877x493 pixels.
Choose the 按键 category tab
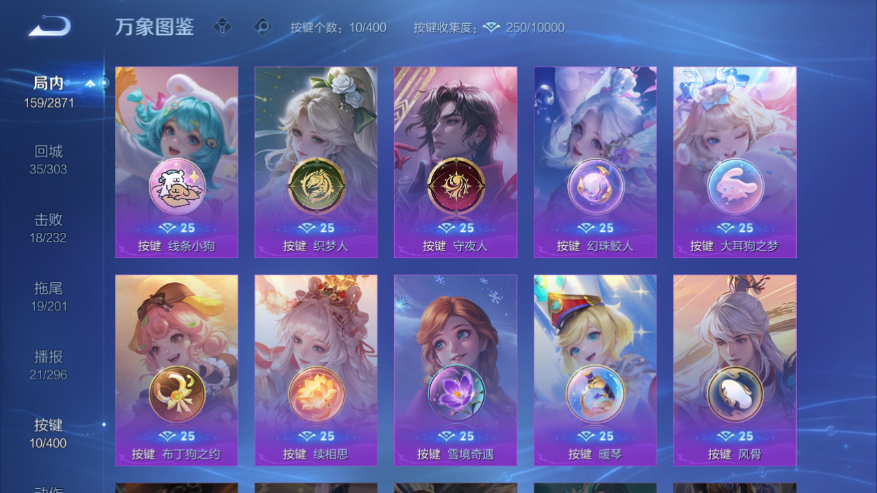coord(48,432)
